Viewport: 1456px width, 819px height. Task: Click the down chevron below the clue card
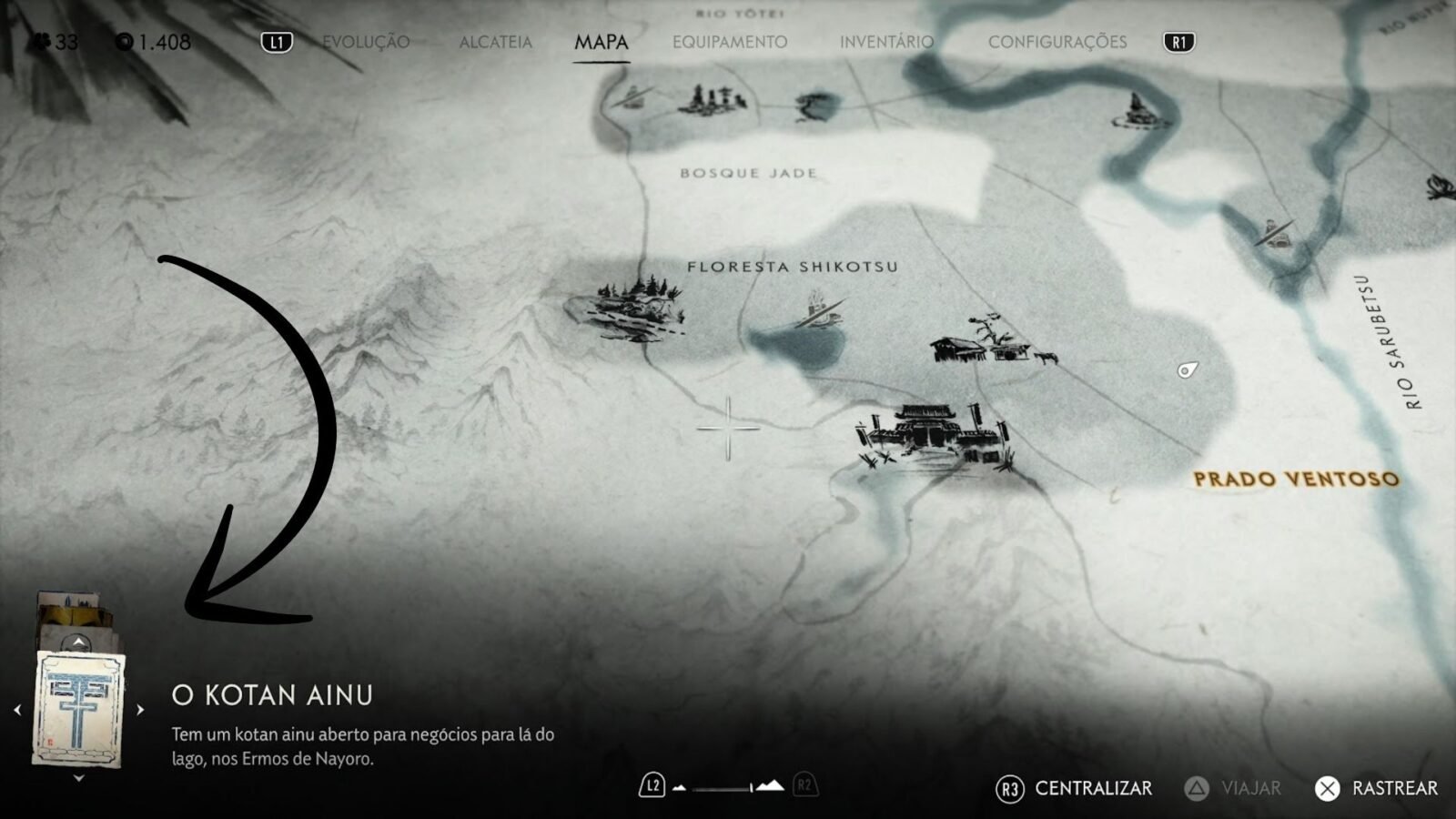(79, 778)
